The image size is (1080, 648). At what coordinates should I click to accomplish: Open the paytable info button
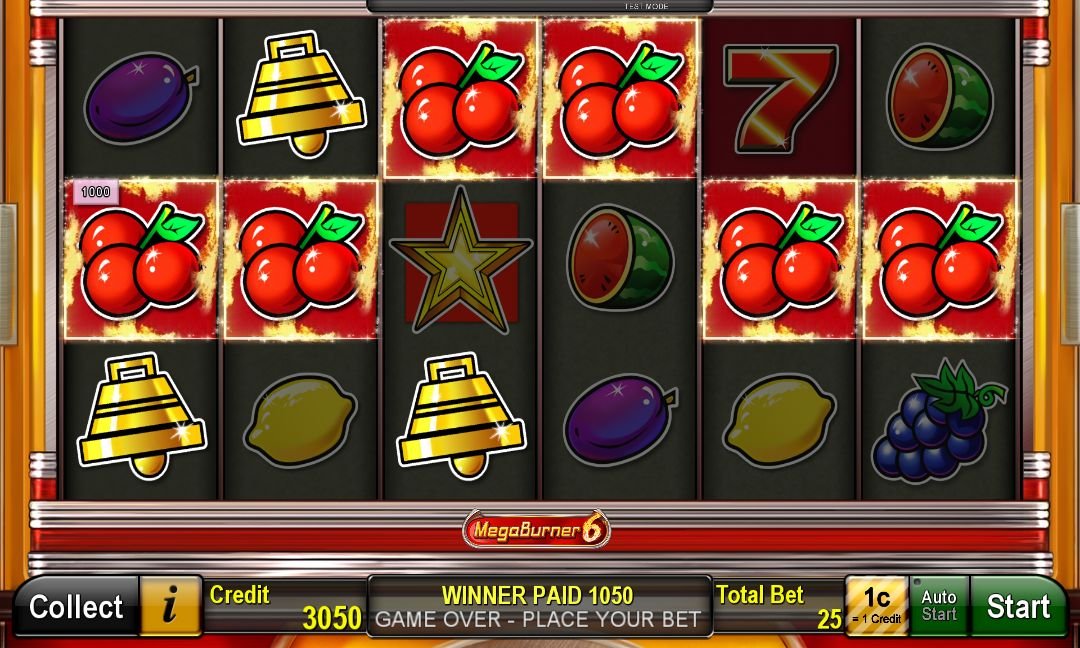[170, 606]
